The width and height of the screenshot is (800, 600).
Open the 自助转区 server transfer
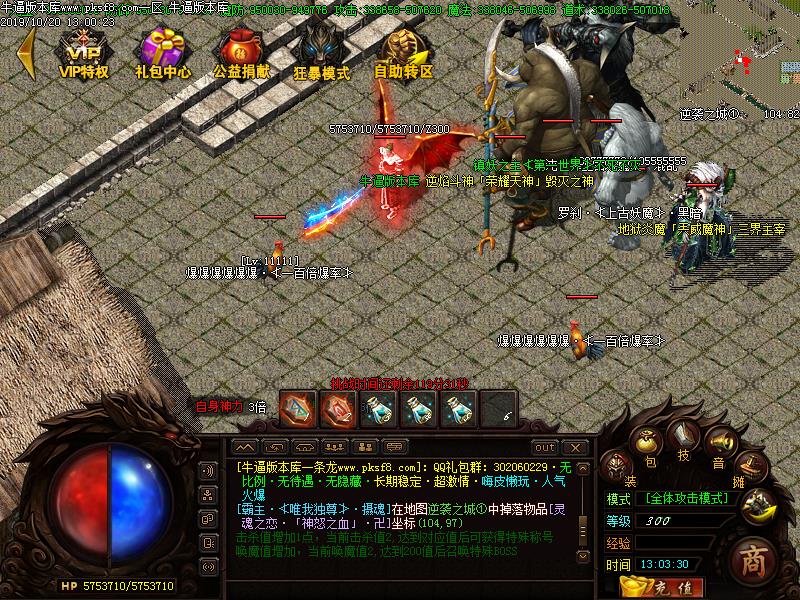pos(402,53)
